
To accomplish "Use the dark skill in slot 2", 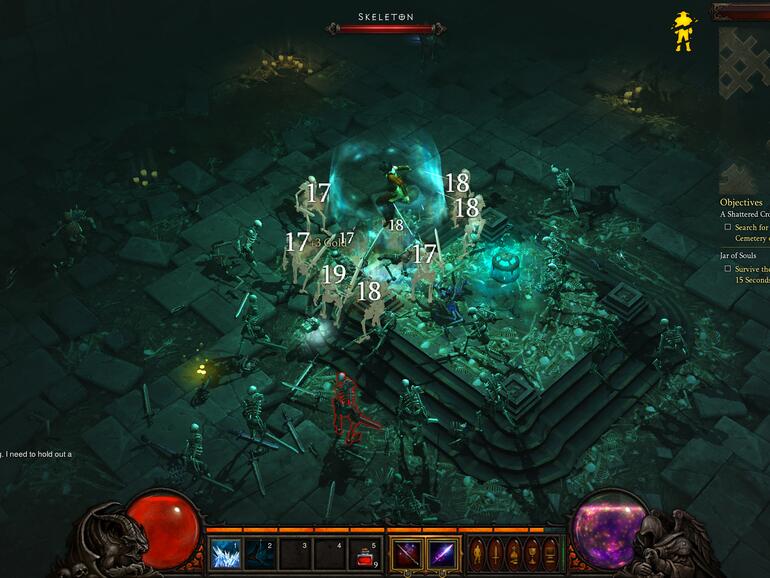I will [260, 553].
